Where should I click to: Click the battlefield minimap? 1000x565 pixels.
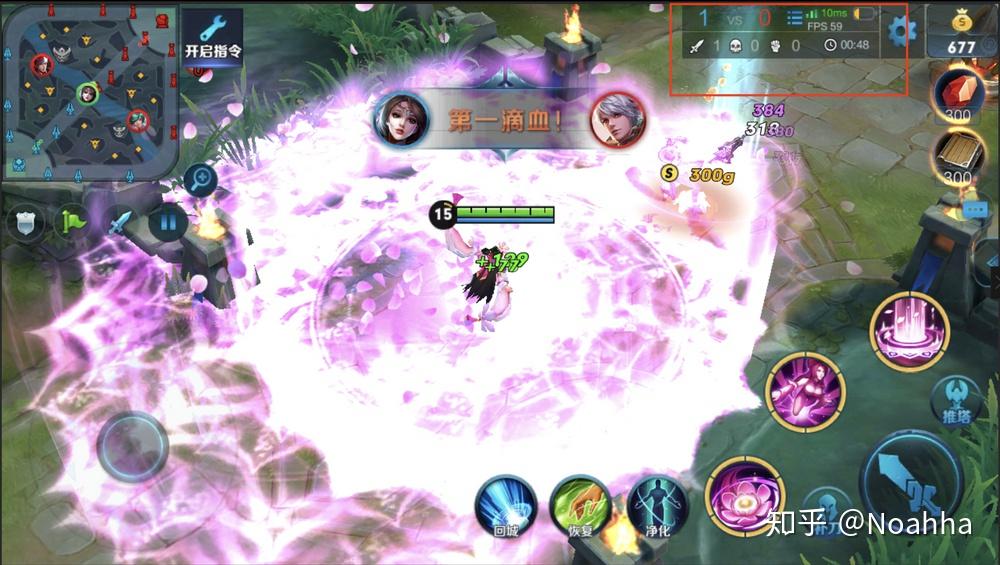point(90,91)
